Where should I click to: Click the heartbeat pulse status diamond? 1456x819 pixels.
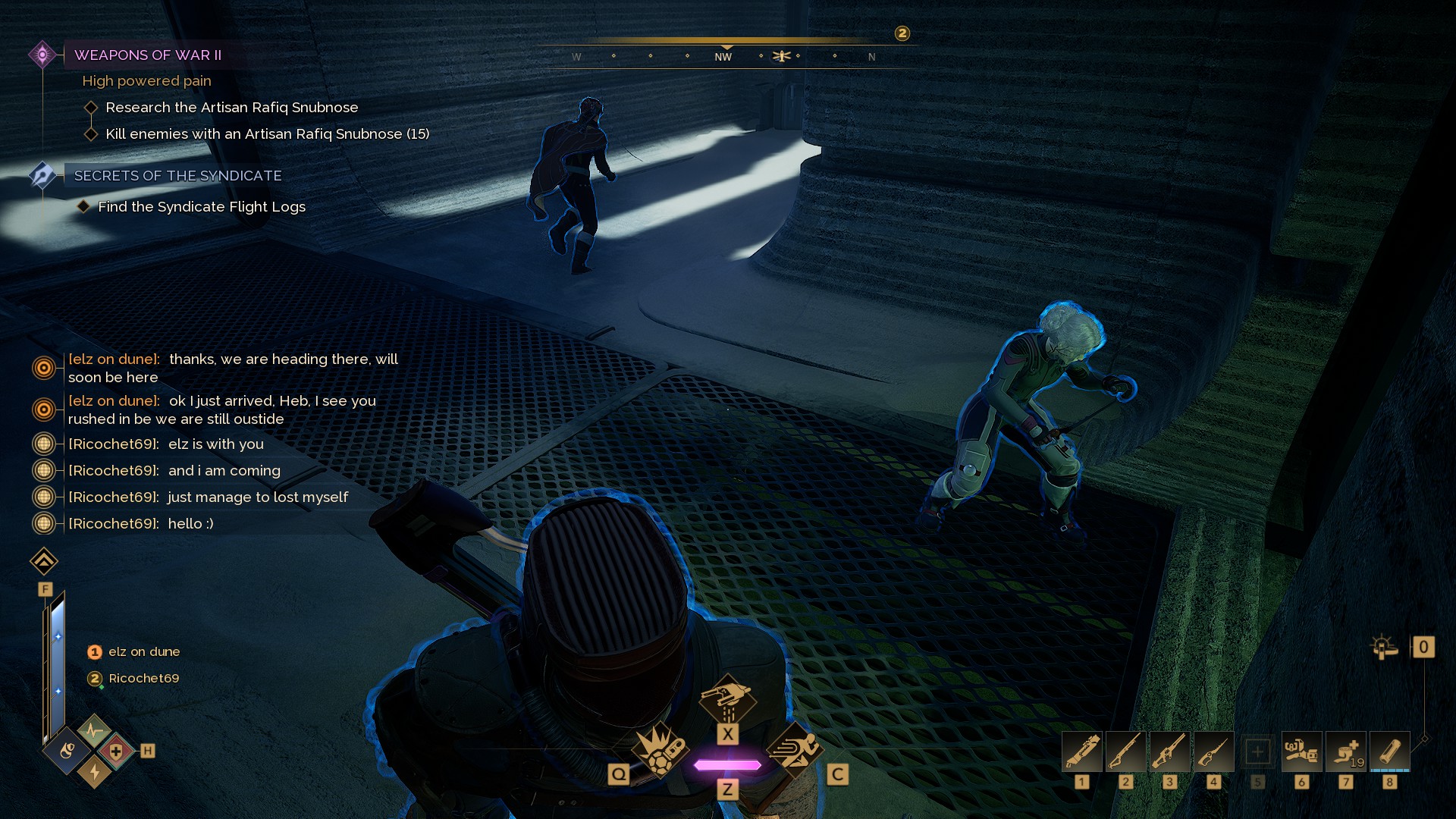point(95,731)
